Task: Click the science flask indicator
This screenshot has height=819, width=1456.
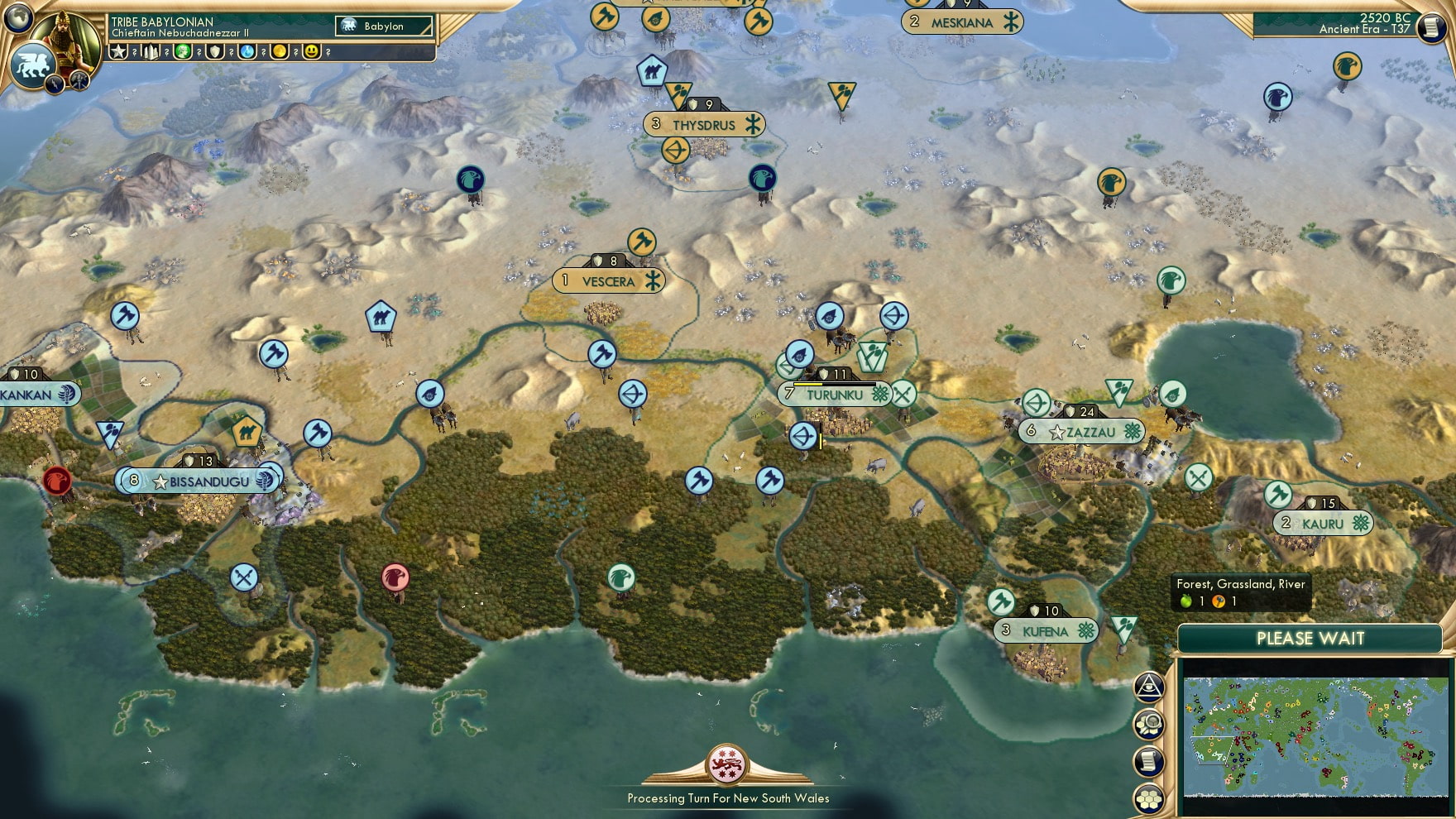Action: pos(249,53)
